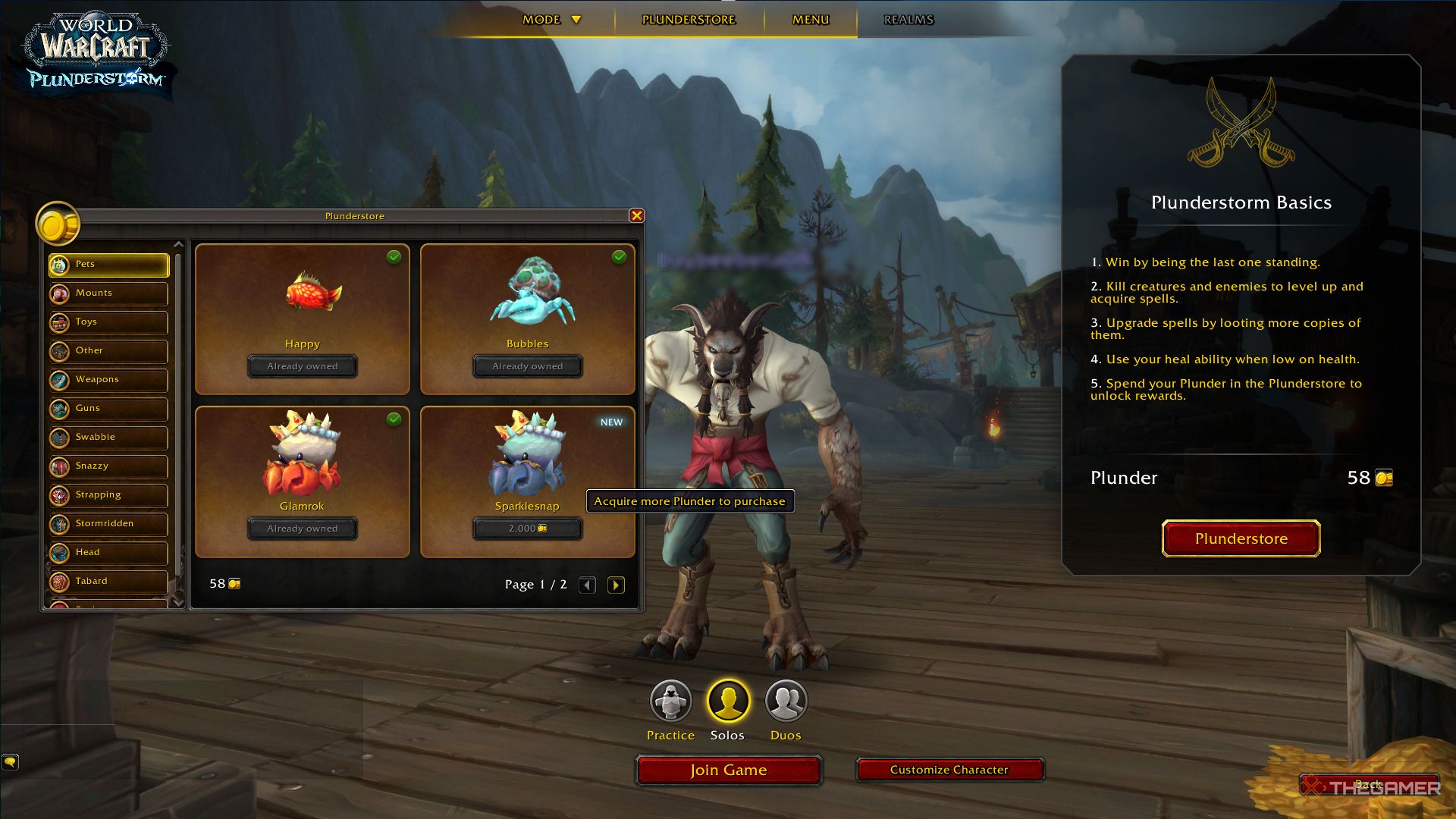Switch to Realms in top bar
The image size is (1456, 819).
[908, 20]
